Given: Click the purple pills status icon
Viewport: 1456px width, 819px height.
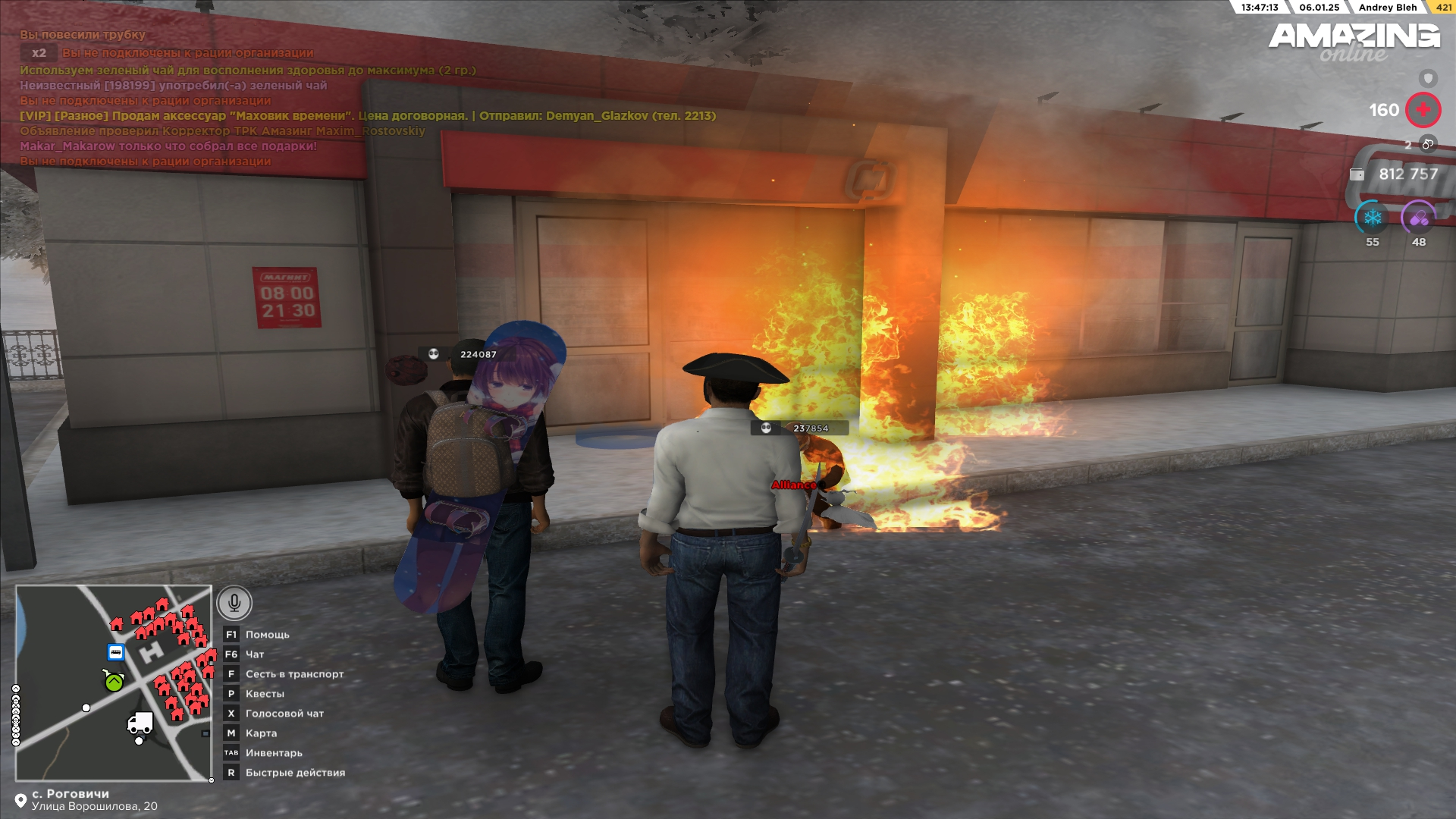Looking at the screenshot, I should tap(1418, 218).
